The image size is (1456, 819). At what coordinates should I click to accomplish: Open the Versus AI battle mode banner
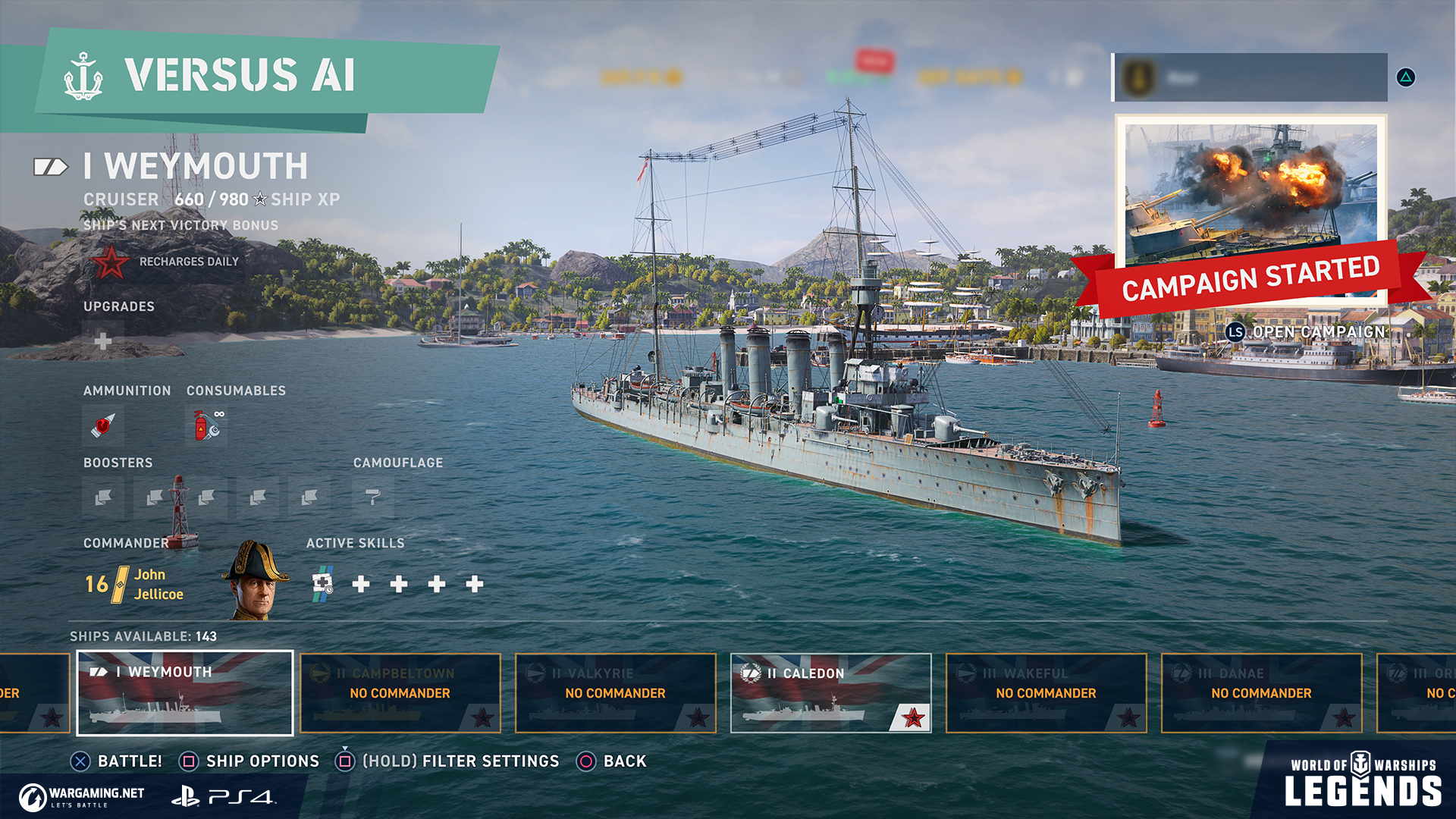click(x=250, y=76)
